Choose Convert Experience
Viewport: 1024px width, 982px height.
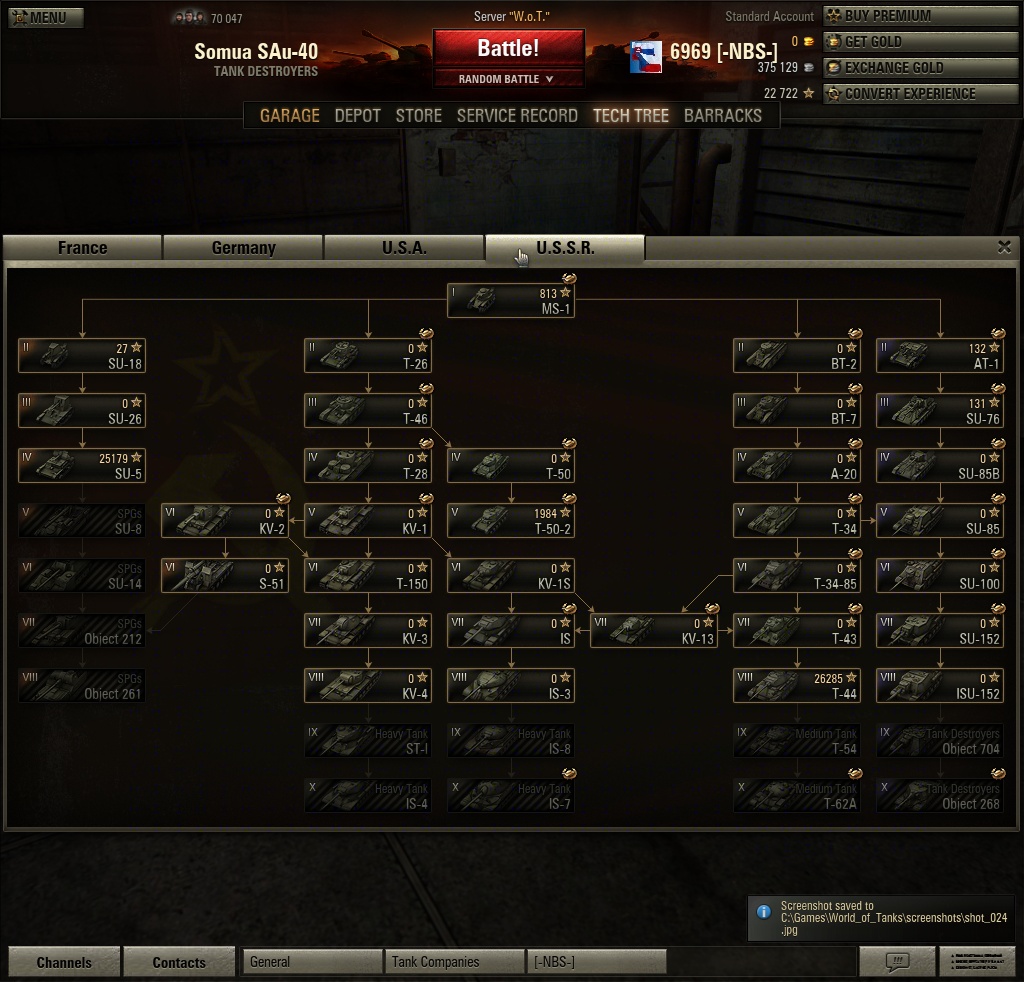898,94
